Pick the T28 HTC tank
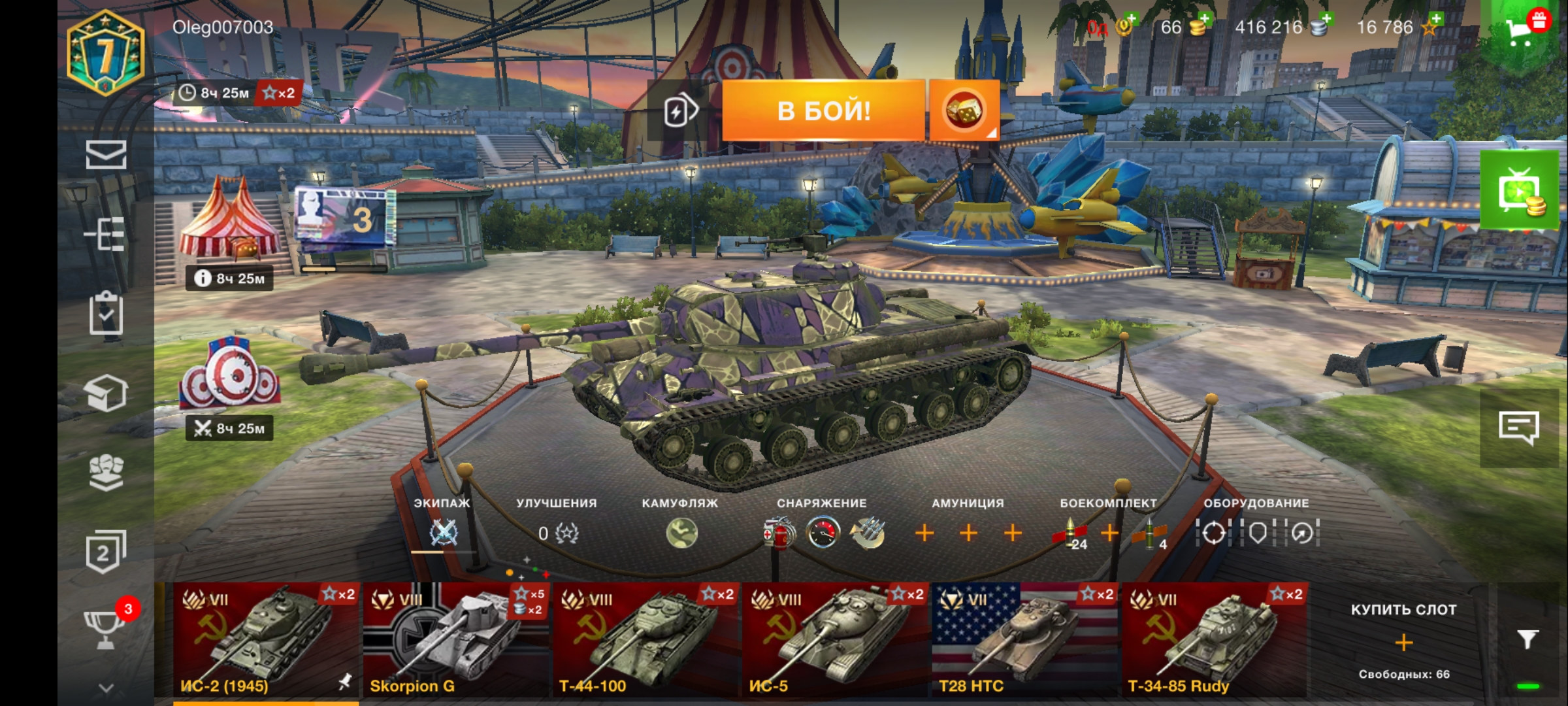Image resolution: width=1568 pixels, height=706 pixels. coord(1024,639)
